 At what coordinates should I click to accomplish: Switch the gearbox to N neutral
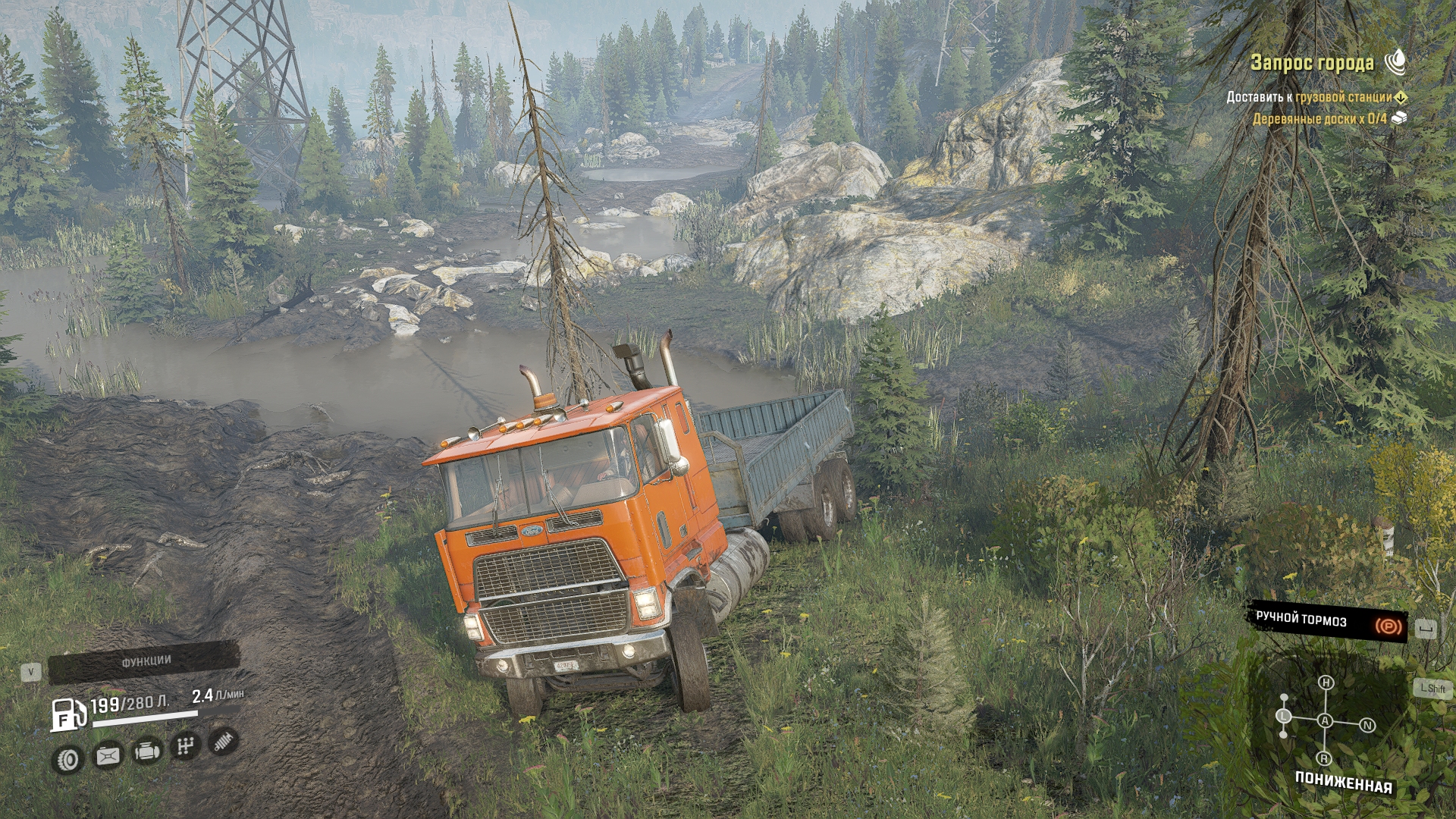coord(1368,726)
